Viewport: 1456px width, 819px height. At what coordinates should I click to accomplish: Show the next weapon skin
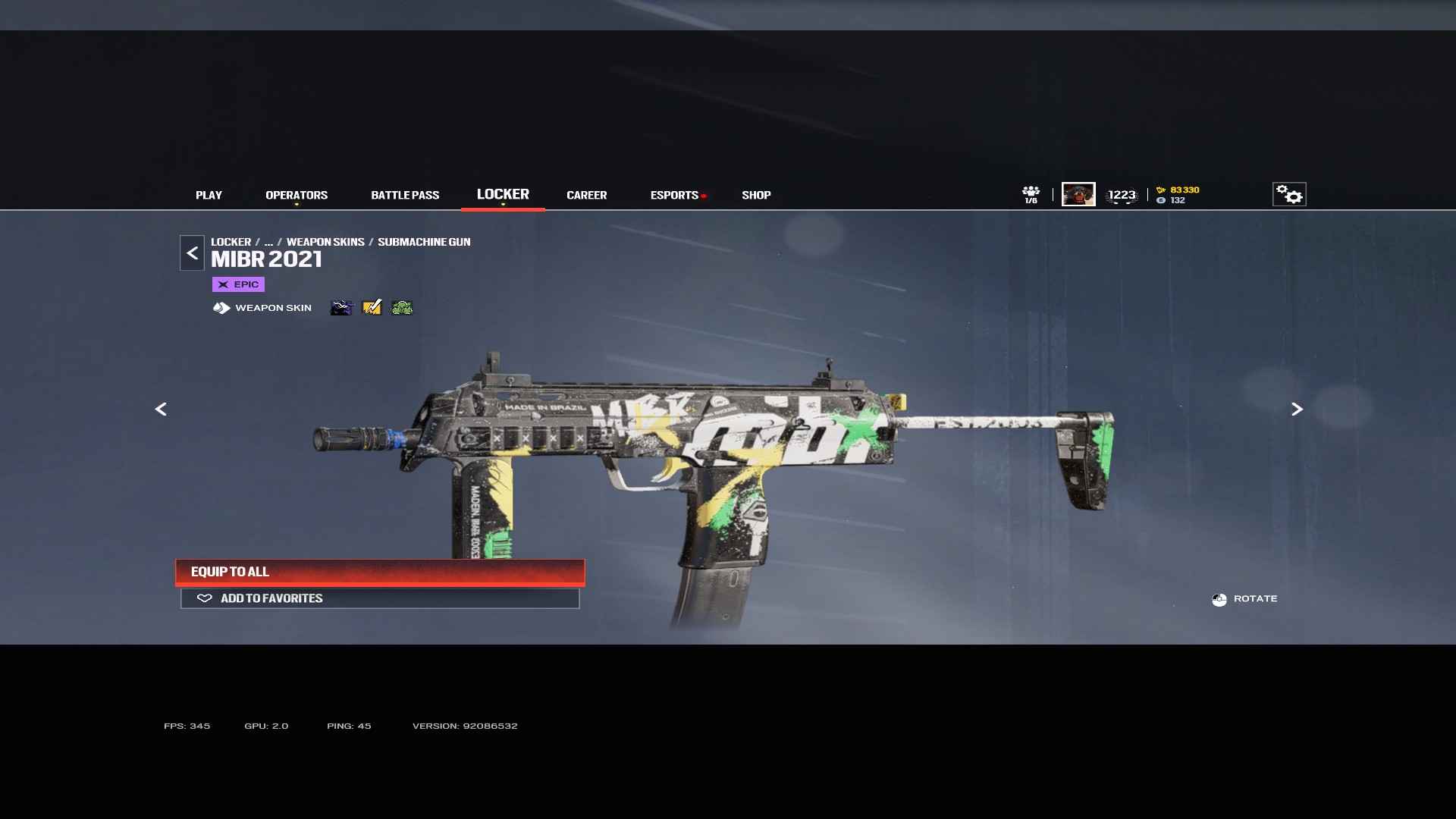pyautogui.click(x=1297, y=409)
